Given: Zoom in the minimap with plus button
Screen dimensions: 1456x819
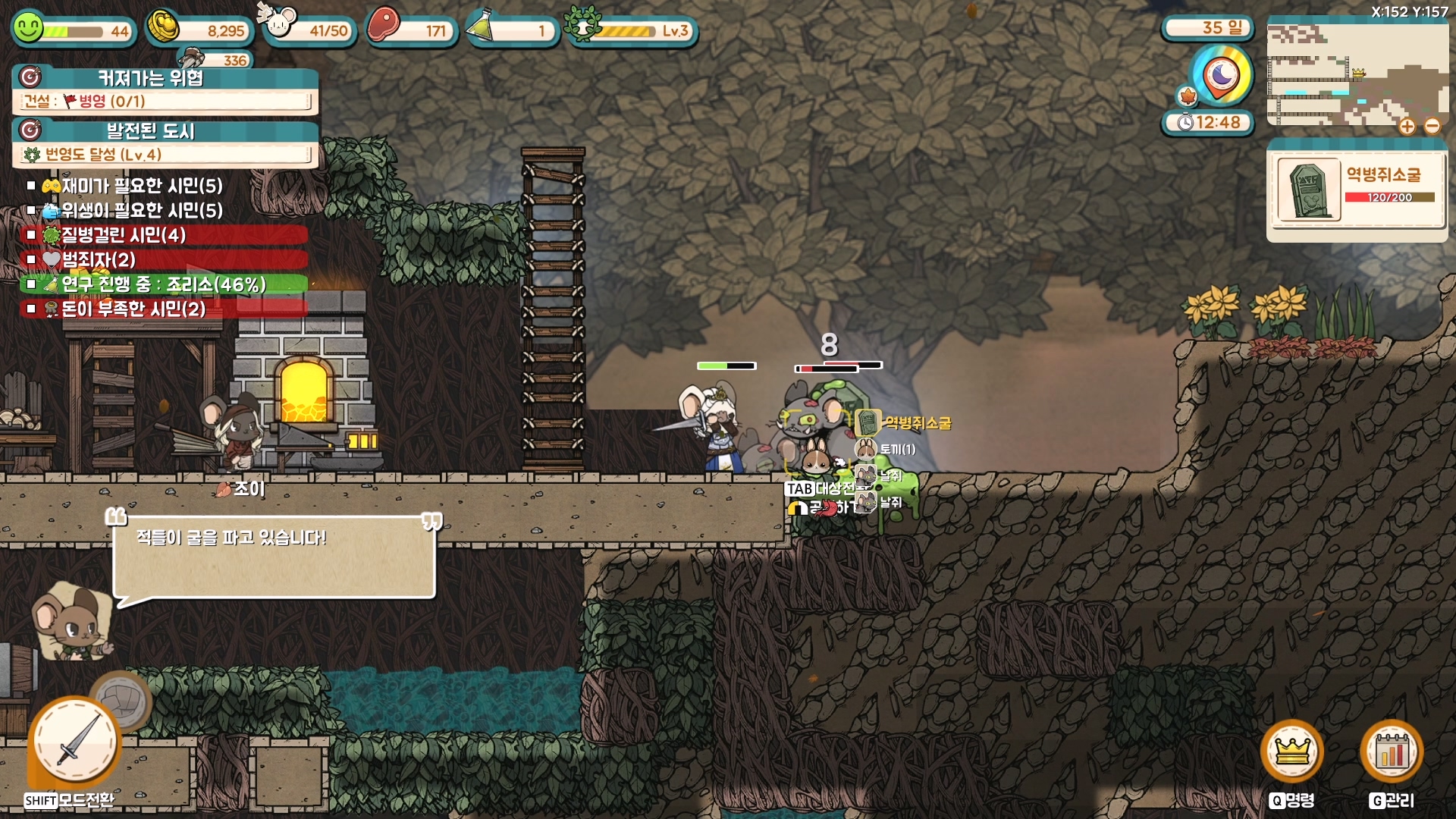Looking at the screenshot, I should 1407,127.
